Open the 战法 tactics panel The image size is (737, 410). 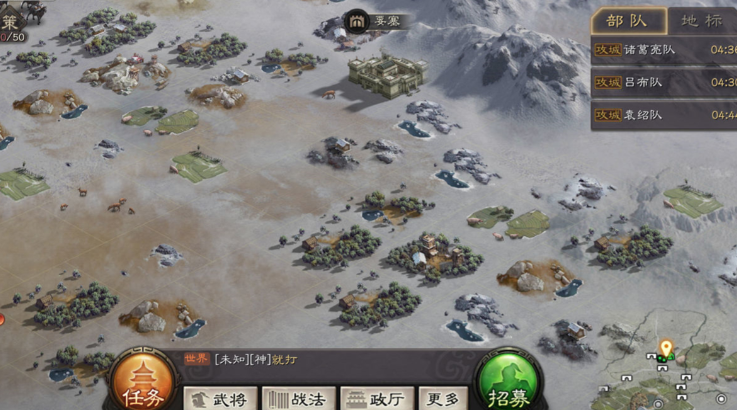[298, 398]
